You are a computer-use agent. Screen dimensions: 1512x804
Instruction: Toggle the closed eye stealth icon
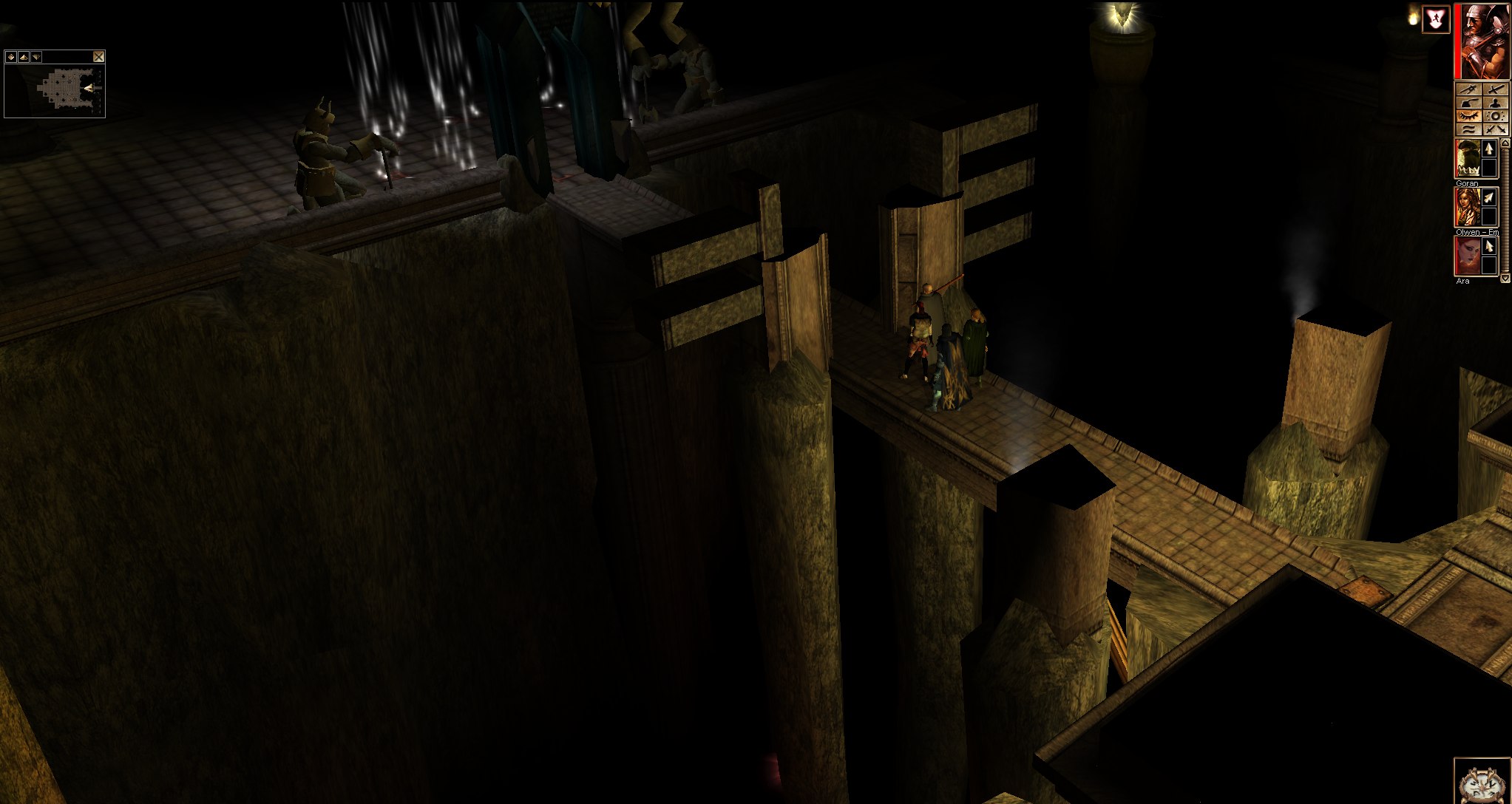(x=1468, y=117)
